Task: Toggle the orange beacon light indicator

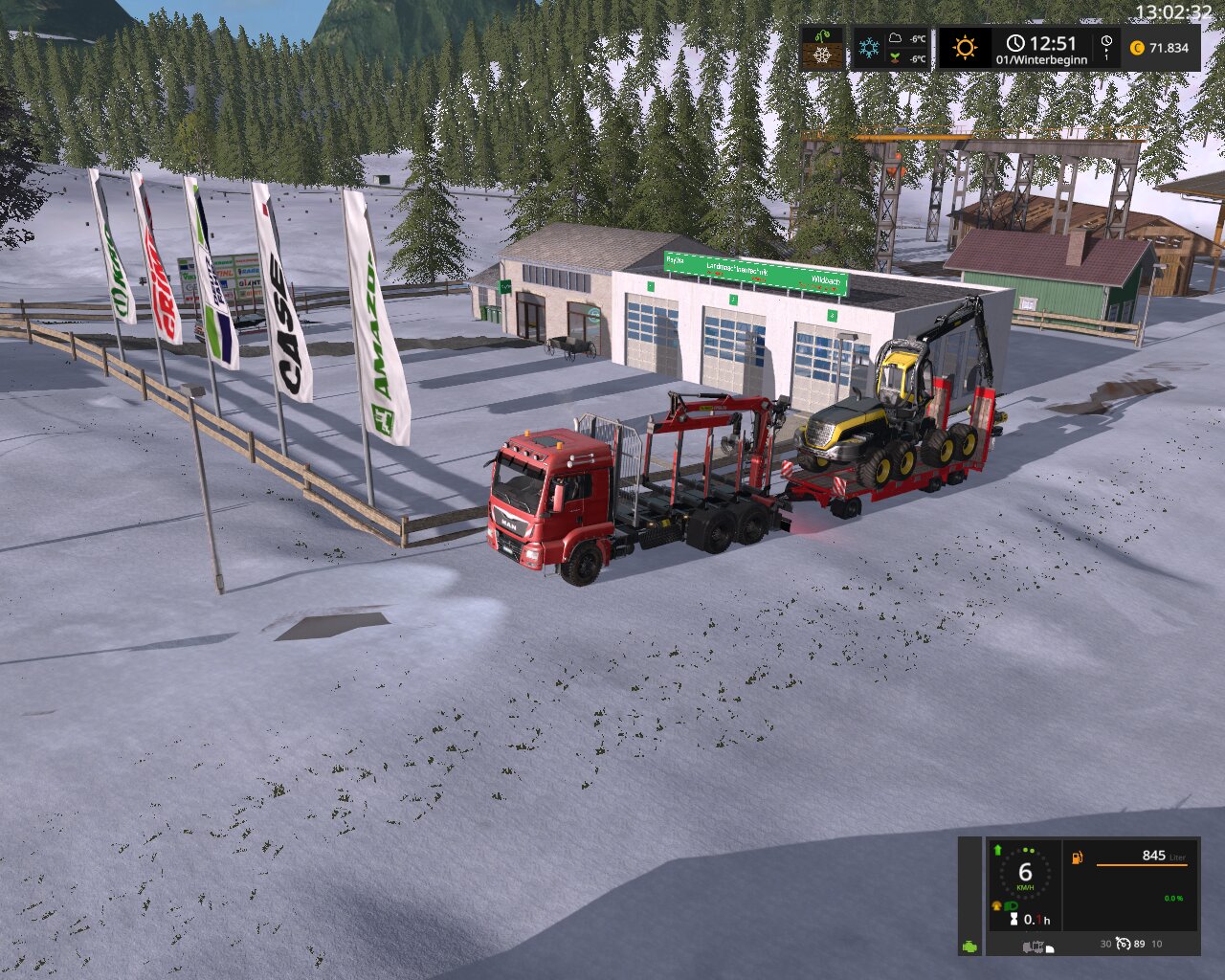Action: tap(997, 905)
